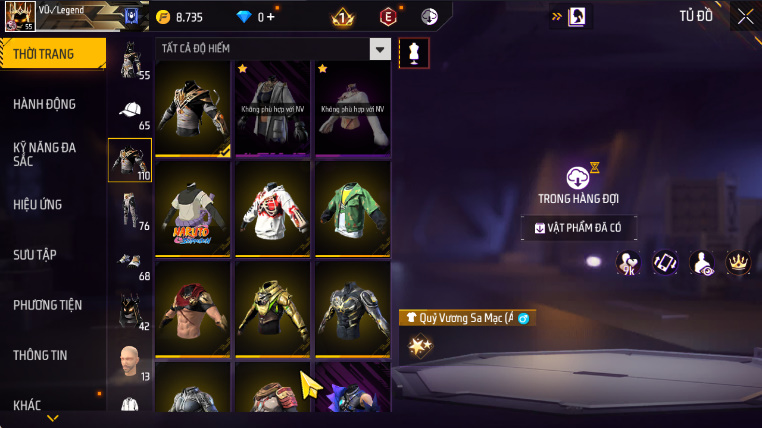Choose the green jacket top
This screenshot has height=428, width=762.
[x=352, y=208]
